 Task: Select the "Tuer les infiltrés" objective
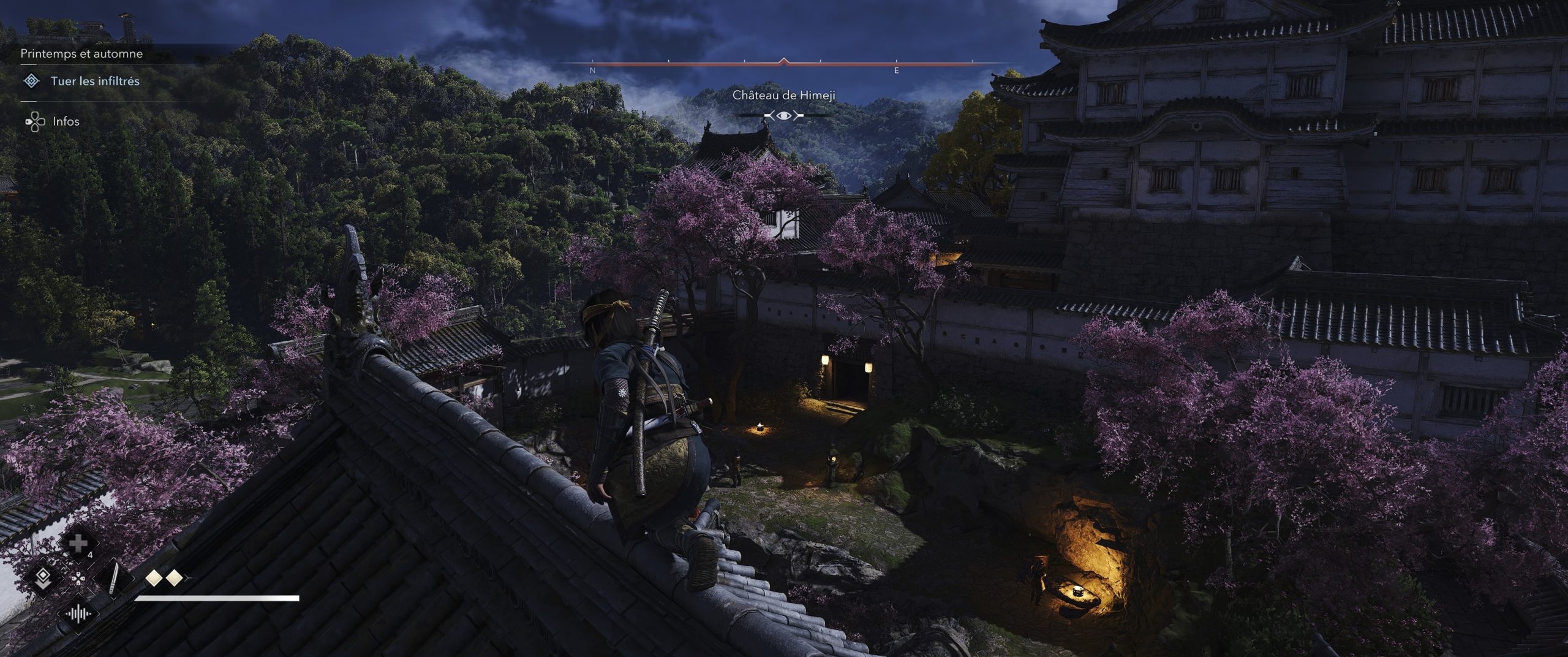[95, 81]
